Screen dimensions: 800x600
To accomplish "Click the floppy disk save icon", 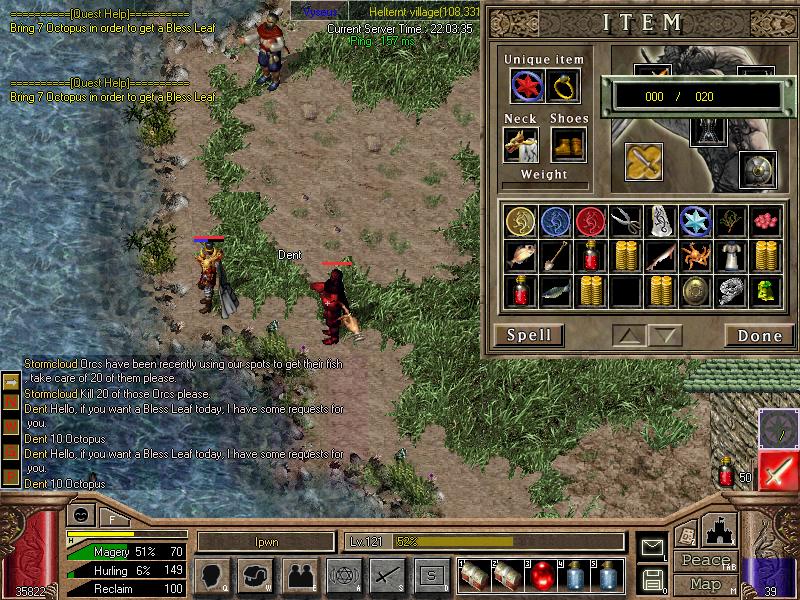I will (651, 578).
